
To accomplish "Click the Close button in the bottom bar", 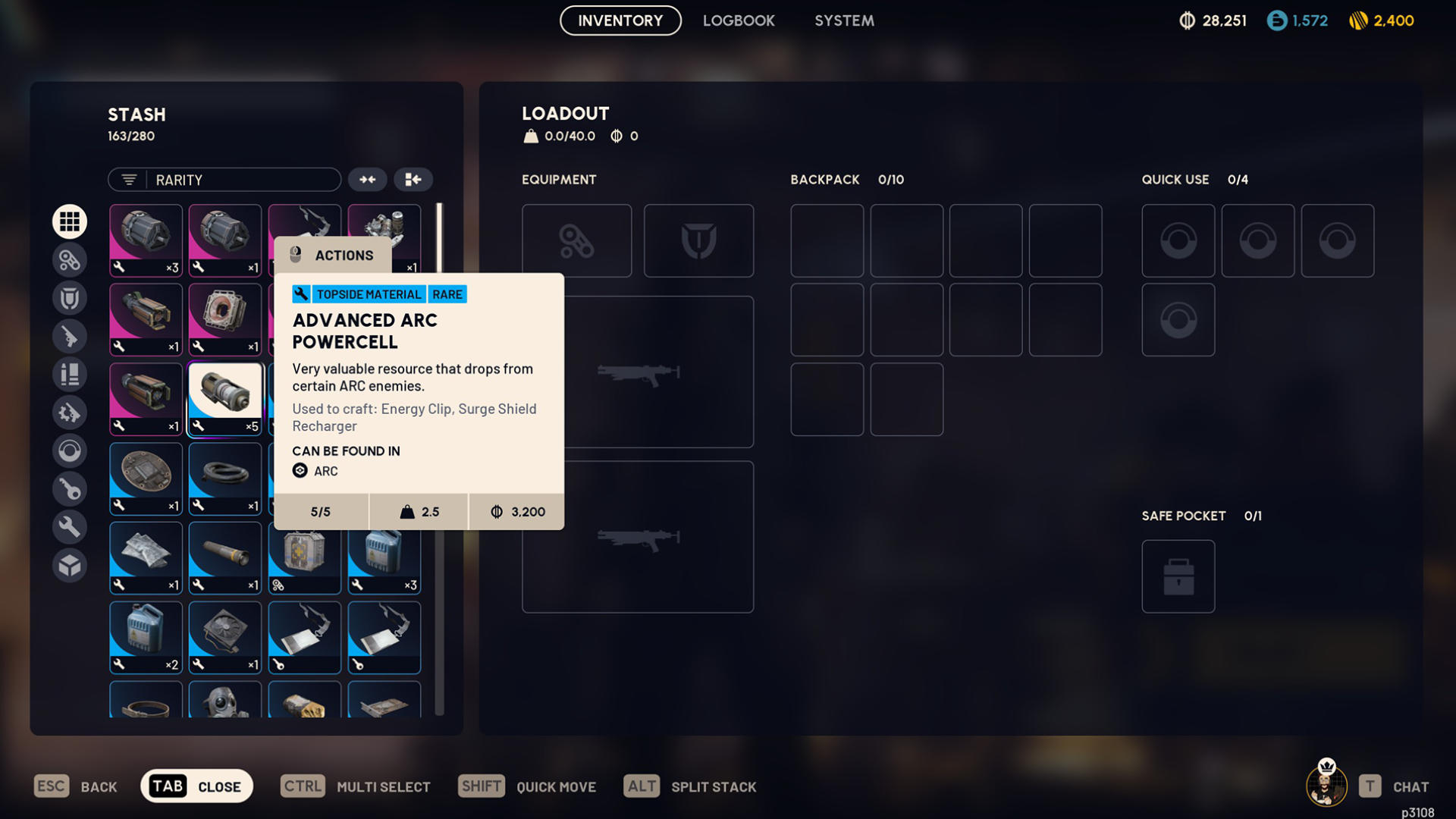I will (196, 786).
